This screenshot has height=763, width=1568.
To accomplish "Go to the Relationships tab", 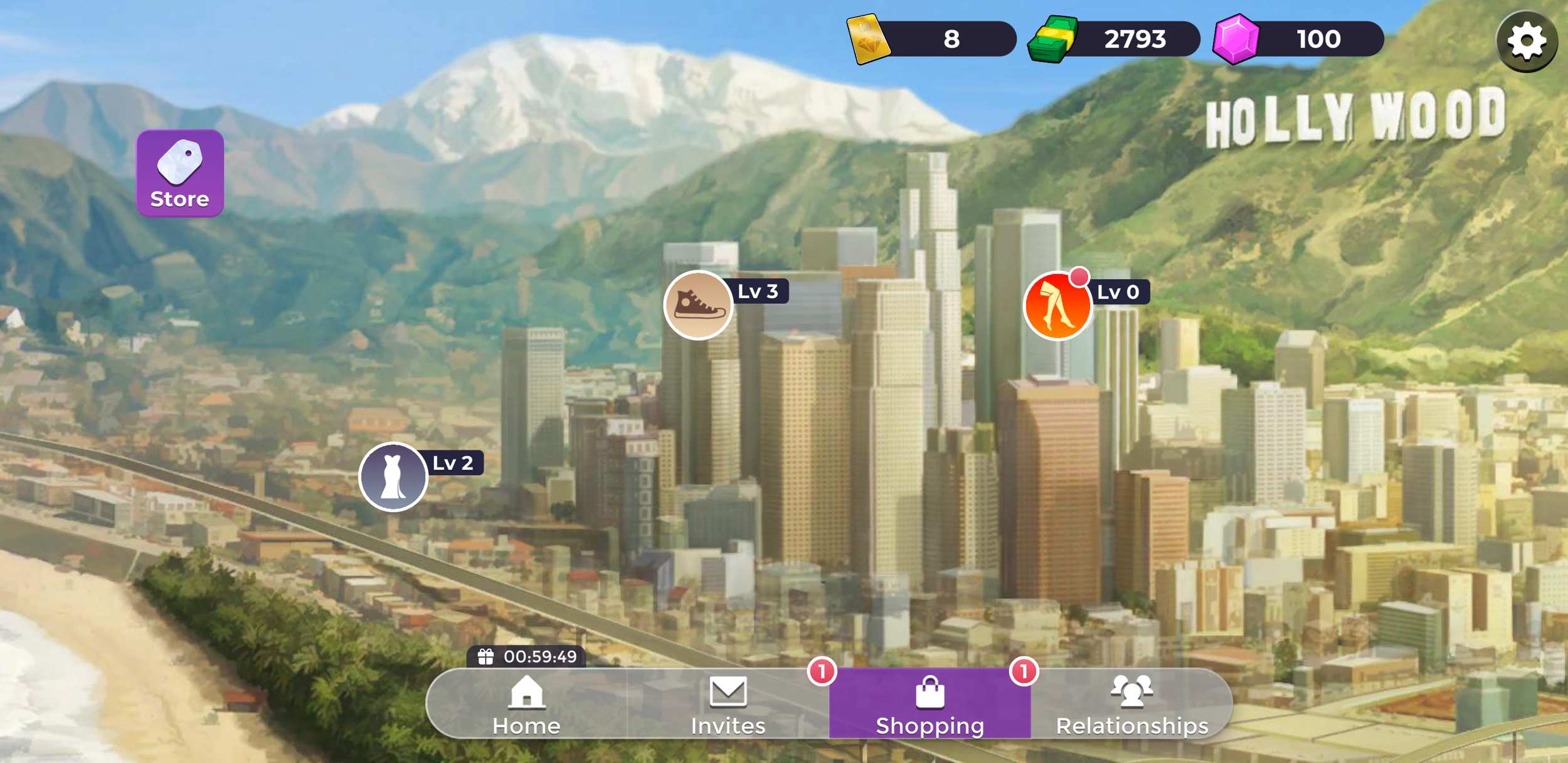I will pyautogui.click(x=1131, y=705).
